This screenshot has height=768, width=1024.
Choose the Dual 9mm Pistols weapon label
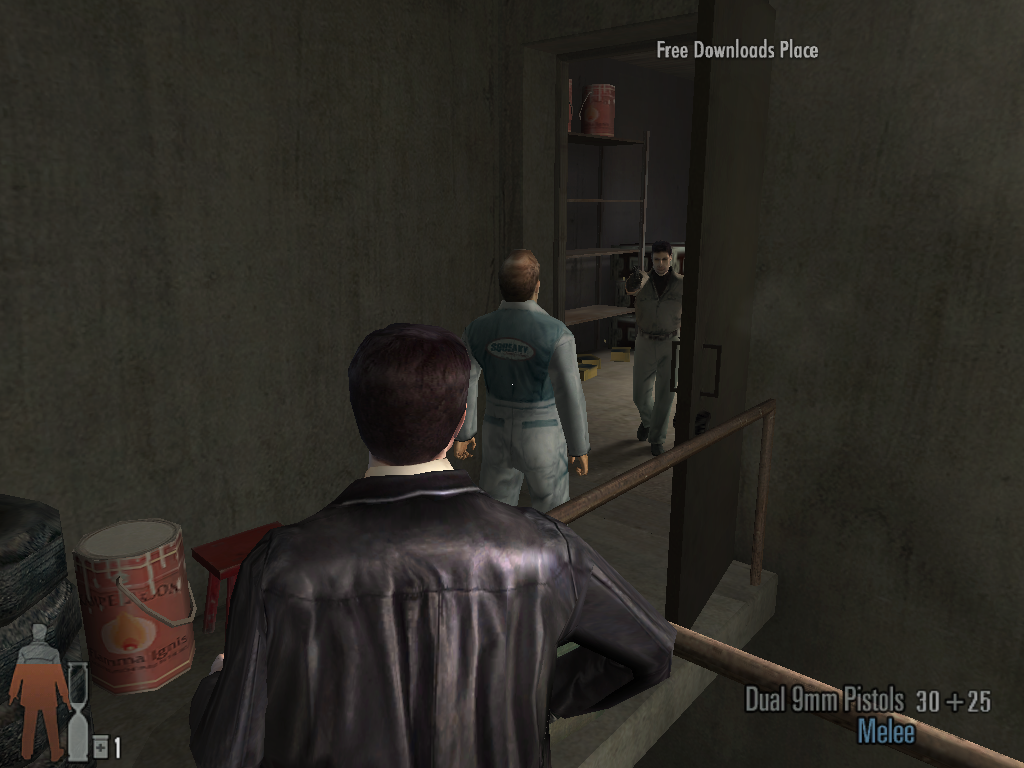[824, 700]
